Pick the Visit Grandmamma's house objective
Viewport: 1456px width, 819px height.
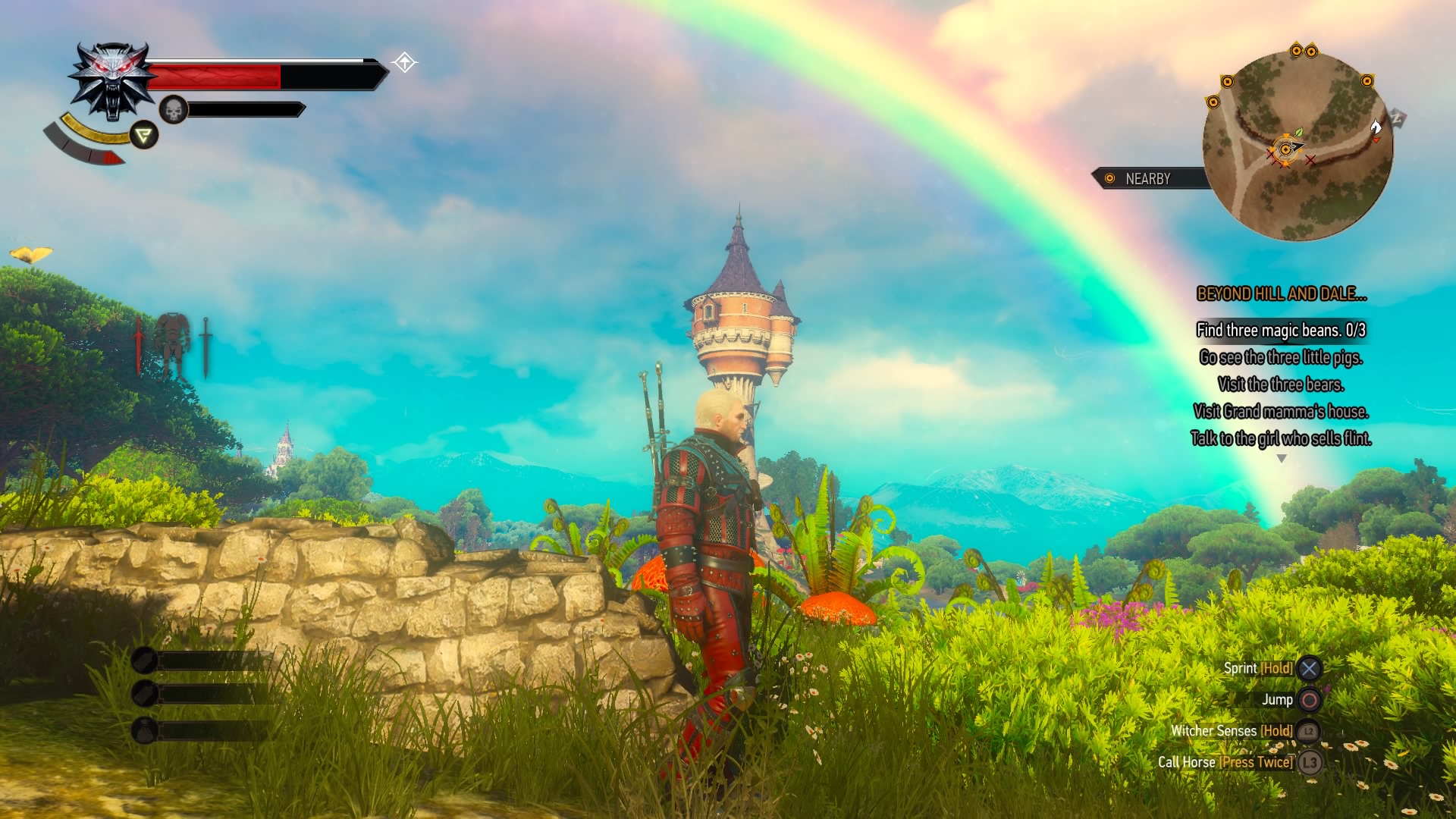tap(1281, 412)
